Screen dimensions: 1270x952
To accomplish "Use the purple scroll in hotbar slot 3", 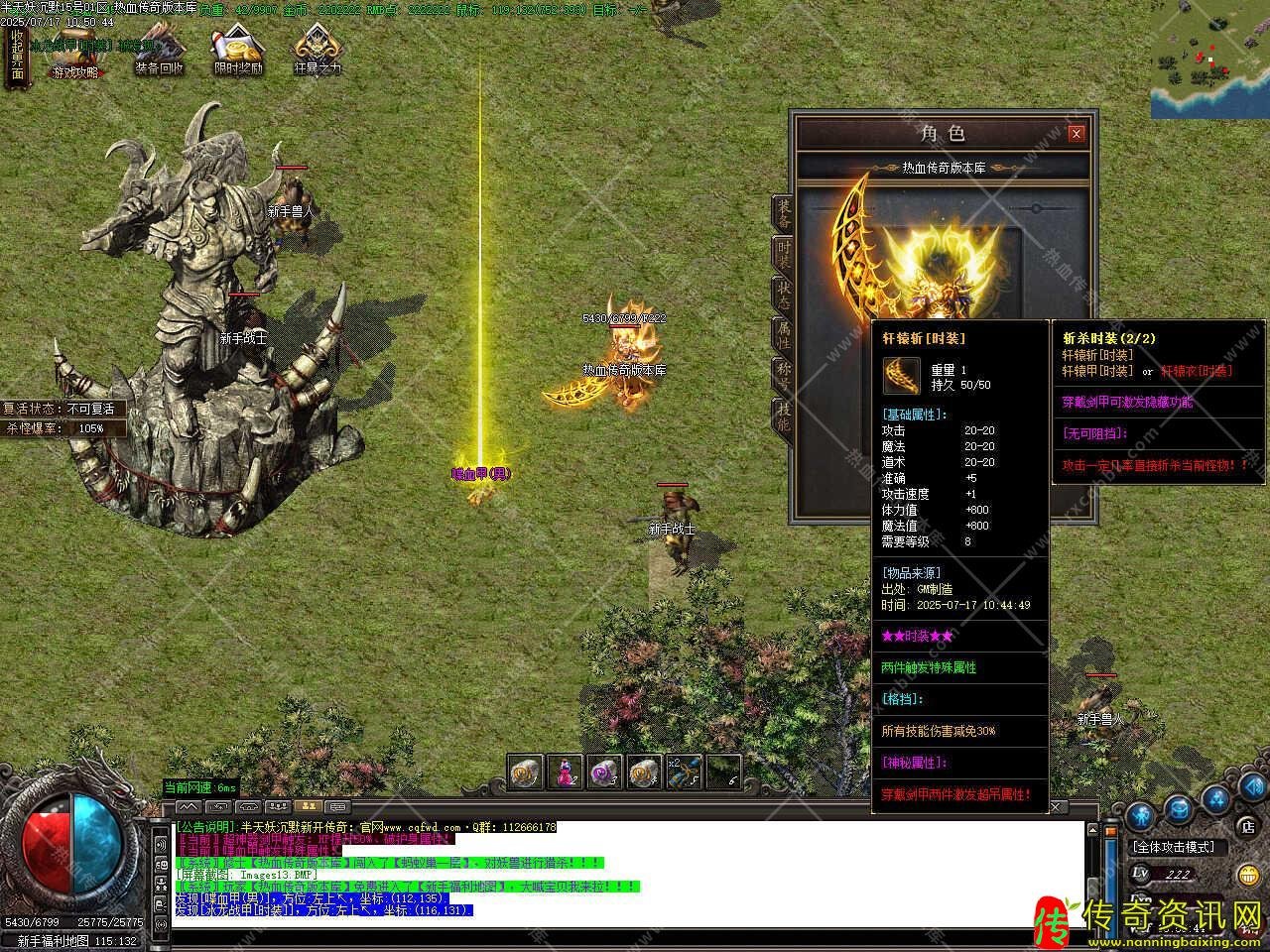I will (604, 772).
